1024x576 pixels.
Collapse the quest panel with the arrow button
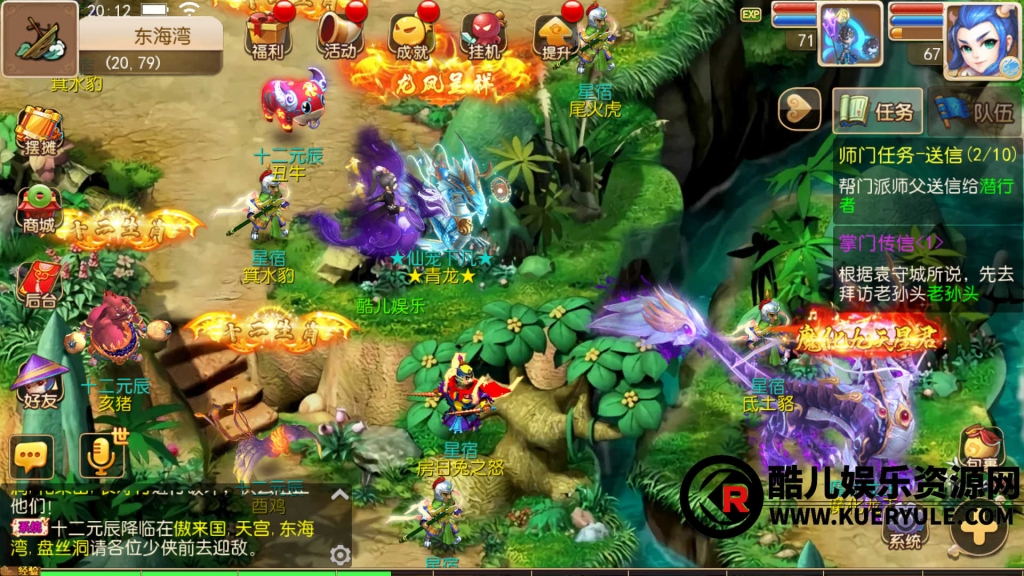[799, 110]
